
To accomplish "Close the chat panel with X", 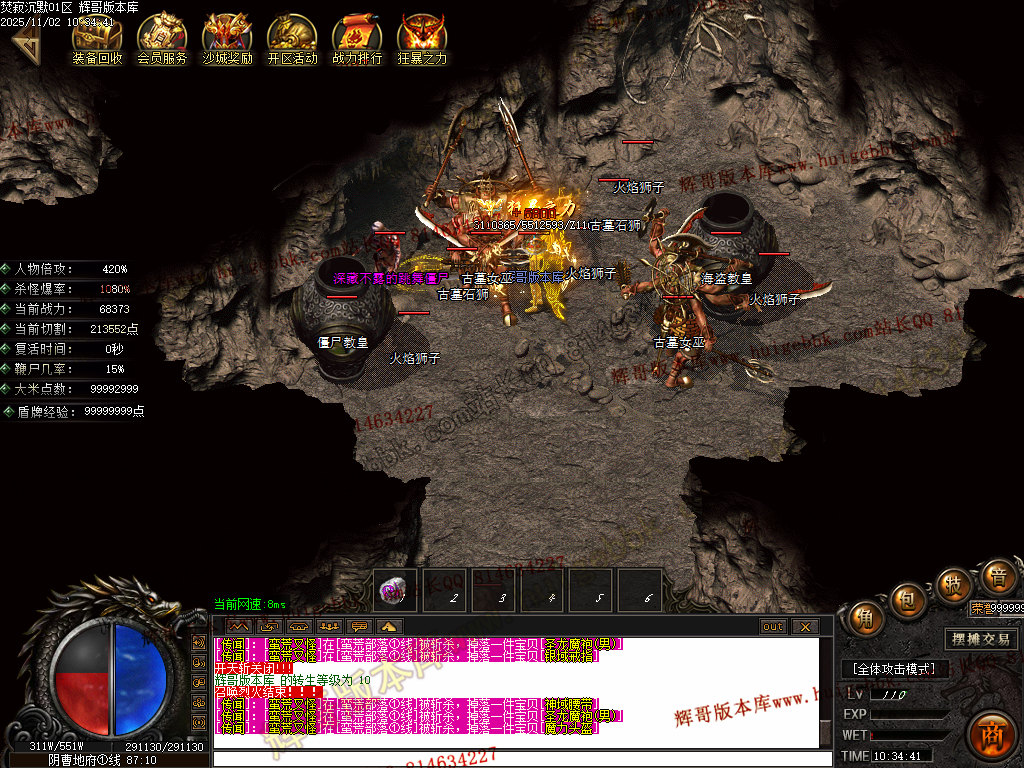I will pyautogui.click(x=805, y=627).
